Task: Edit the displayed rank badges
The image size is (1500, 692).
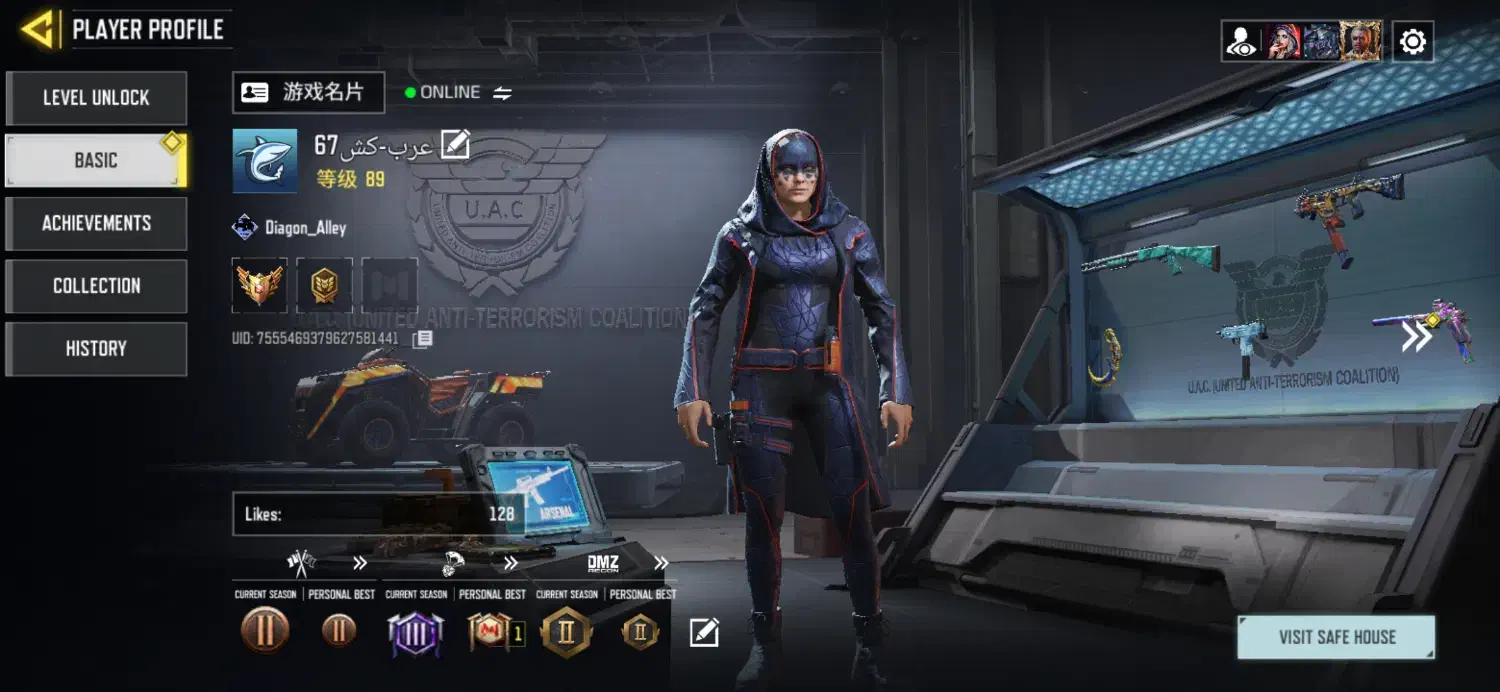Action: pyautogui.click(x=704, y=632)
